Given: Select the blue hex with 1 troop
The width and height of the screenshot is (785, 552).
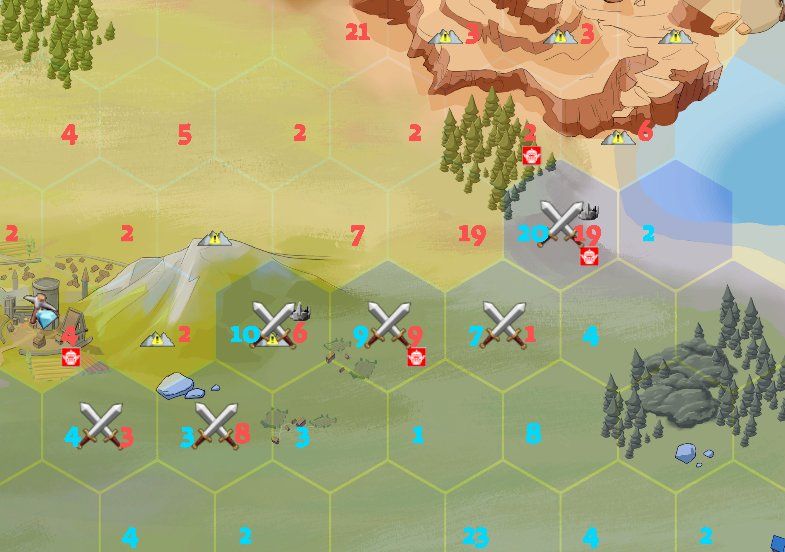Looking at the screenshot, I should click(418, 435).
